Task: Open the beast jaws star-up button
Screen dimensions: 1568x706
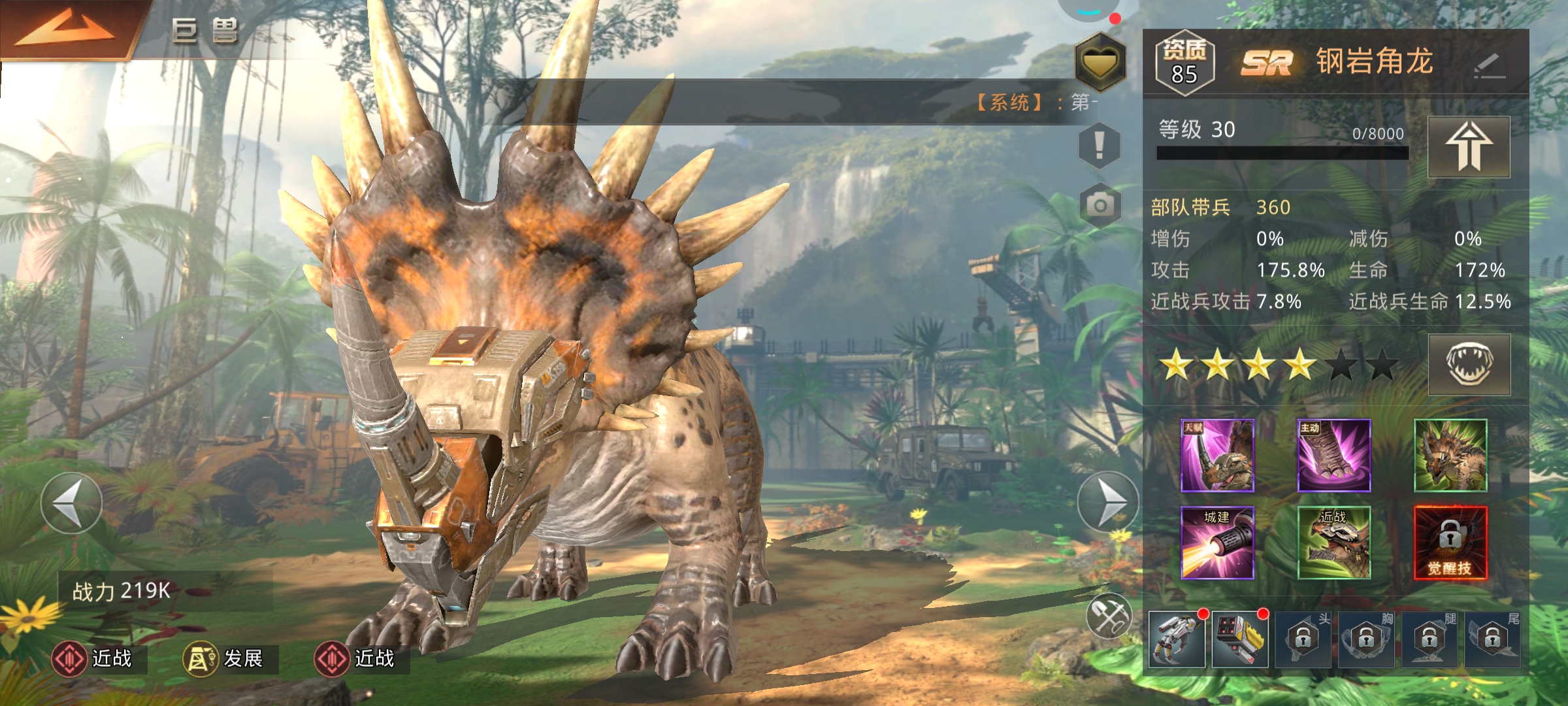Action: click(1469, 364)
